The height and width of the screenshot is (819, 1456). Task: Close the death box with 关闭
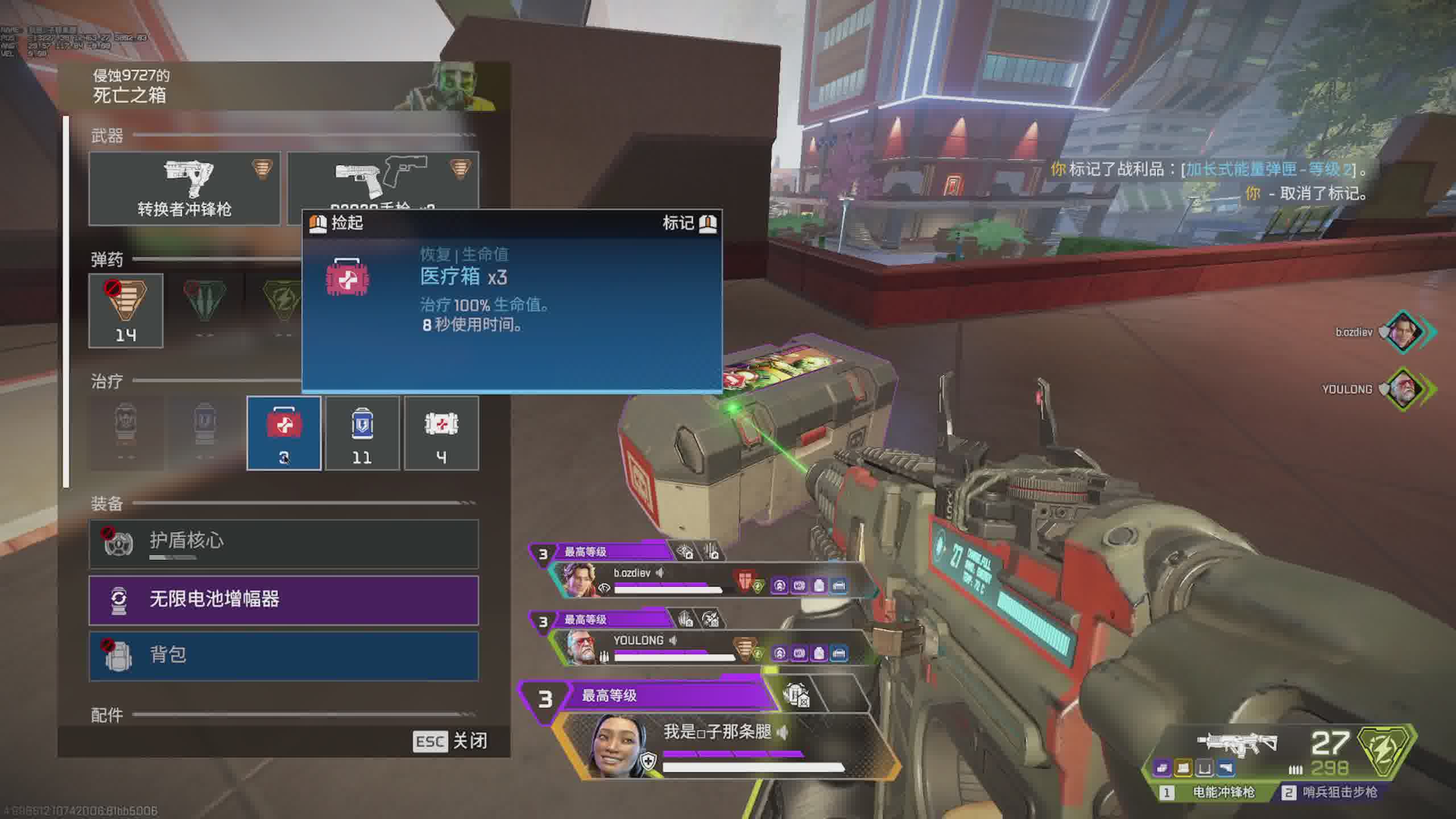[450, 741]
